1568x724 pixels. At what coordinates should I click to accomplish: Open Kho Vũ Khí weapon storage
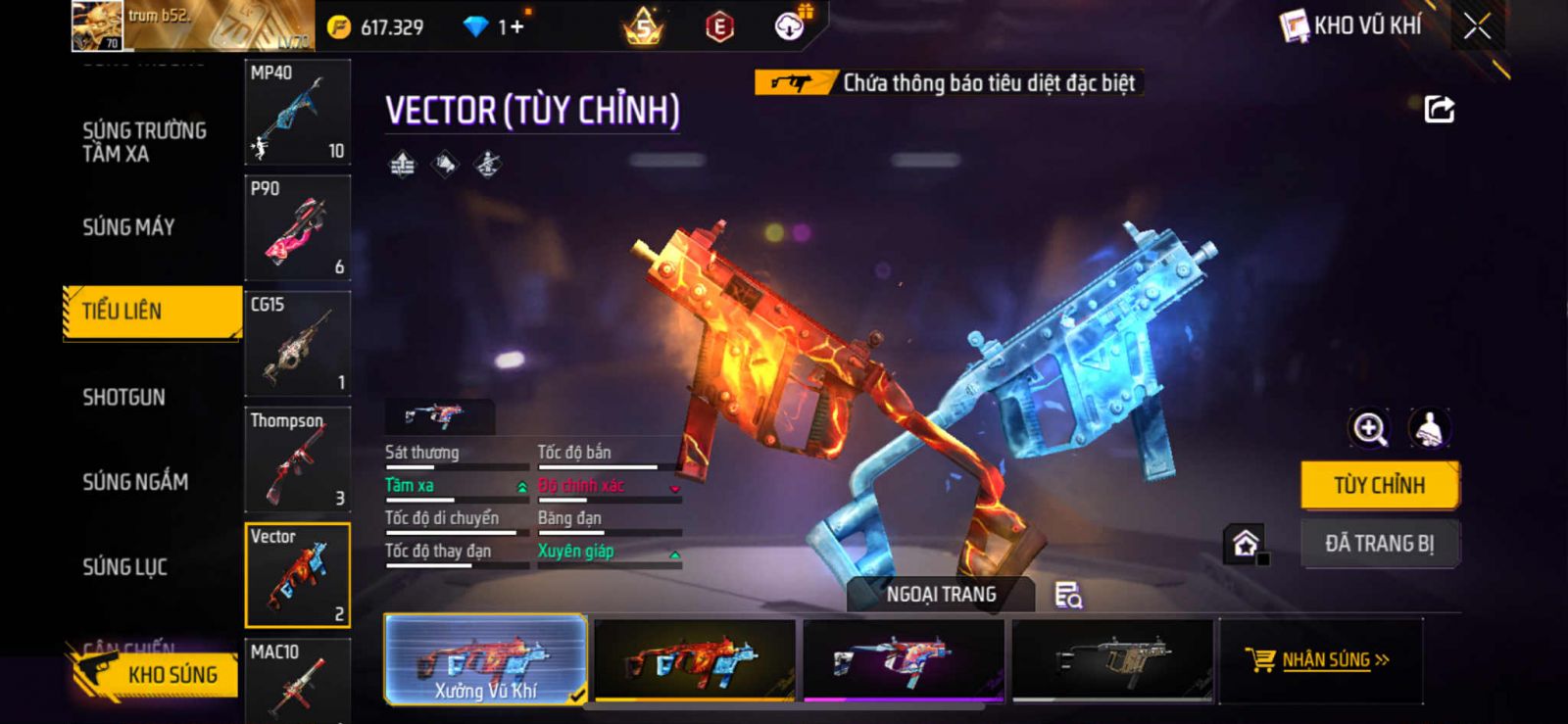click(x=1352, y=26)
